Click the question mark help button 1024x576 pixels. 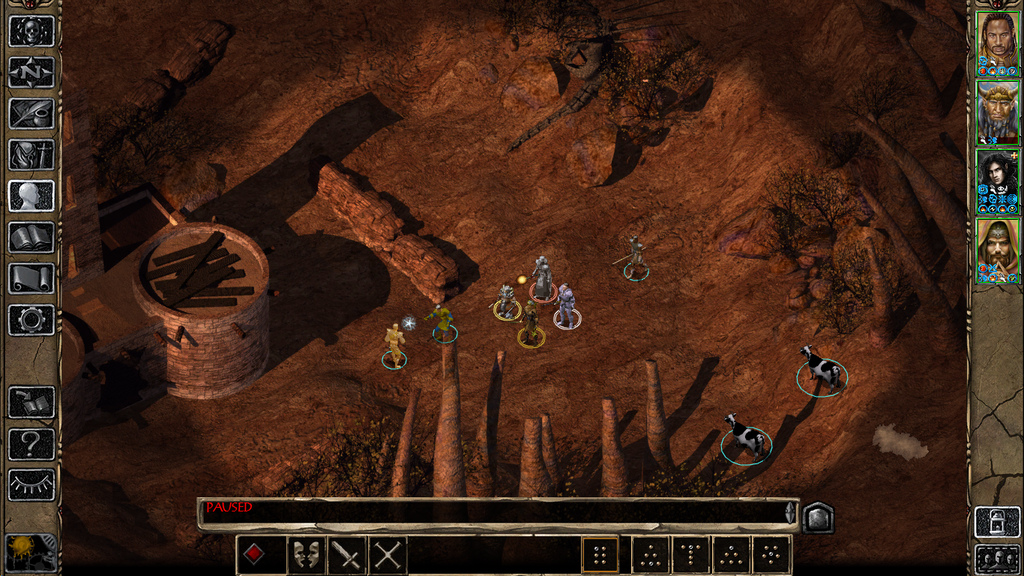pos(31,443)
